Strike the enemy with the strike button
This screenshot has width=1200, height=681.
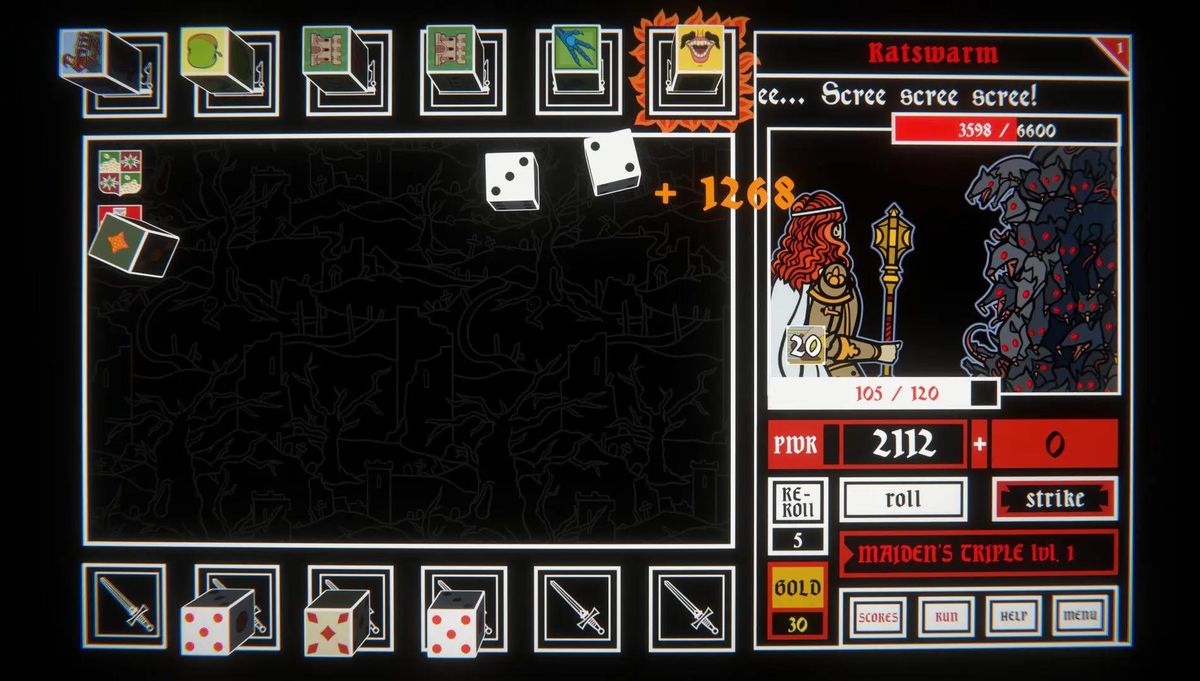click(1054, 499)
